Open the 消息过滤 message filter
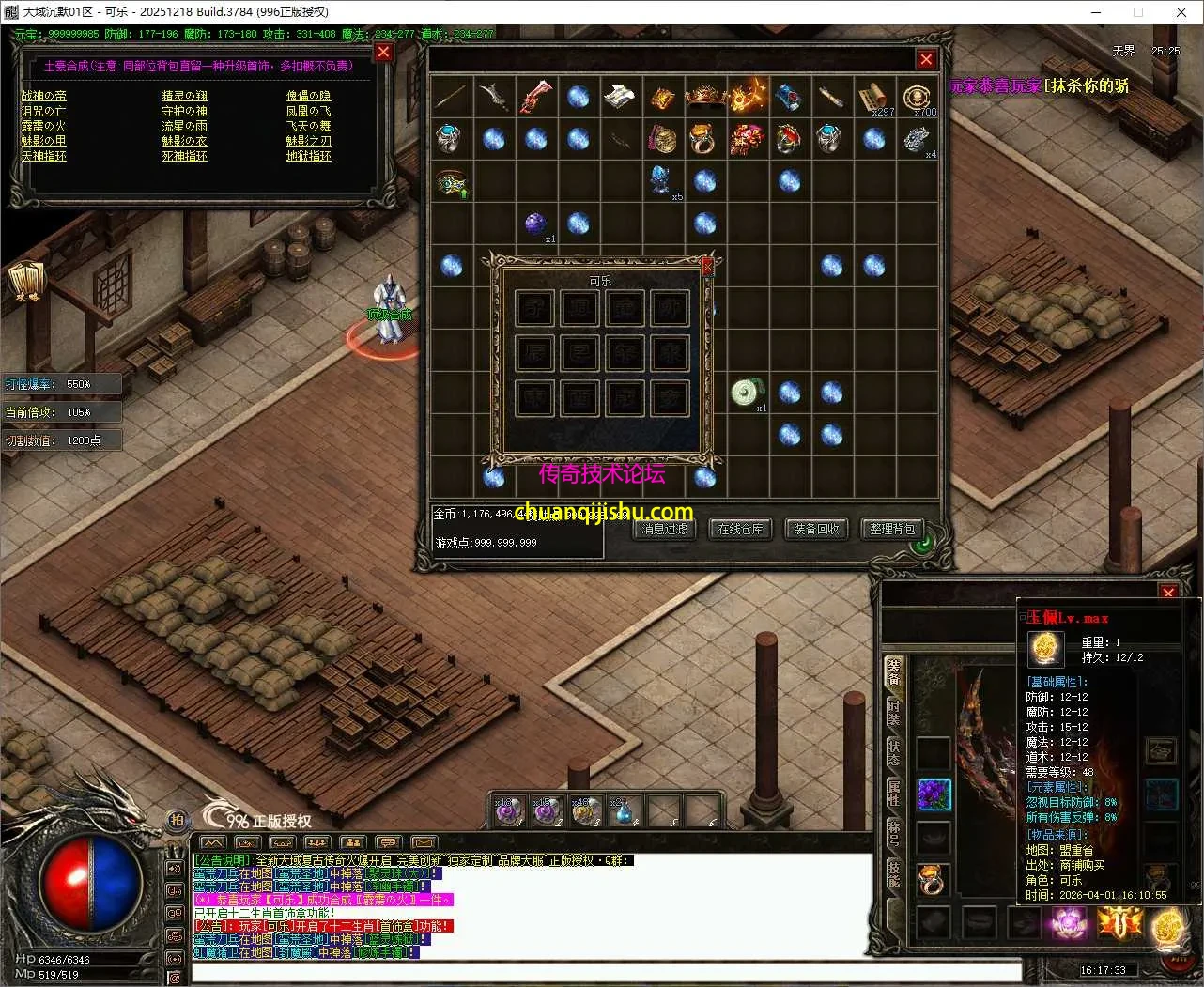 pos(665,529)
